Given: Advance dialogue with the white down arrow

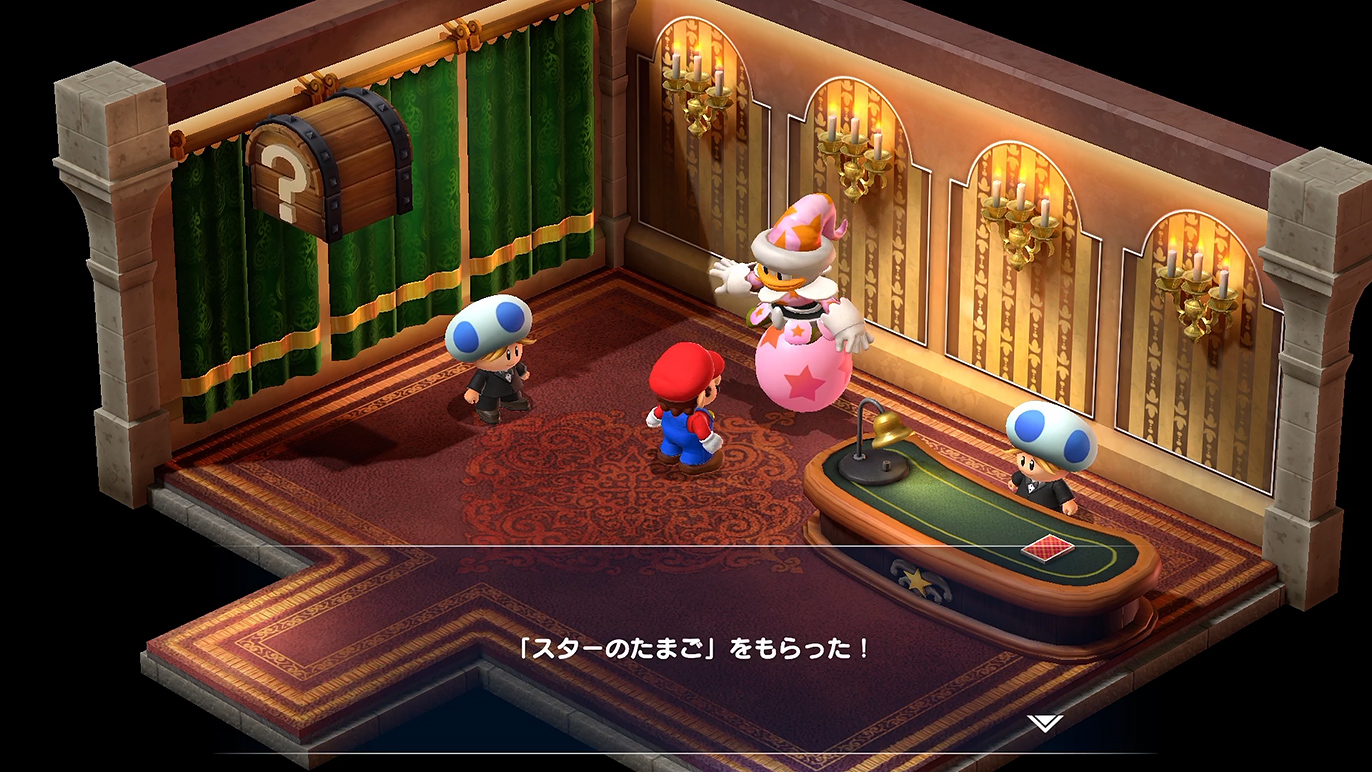Looking at the screenshot, I should coord(1043,723).
